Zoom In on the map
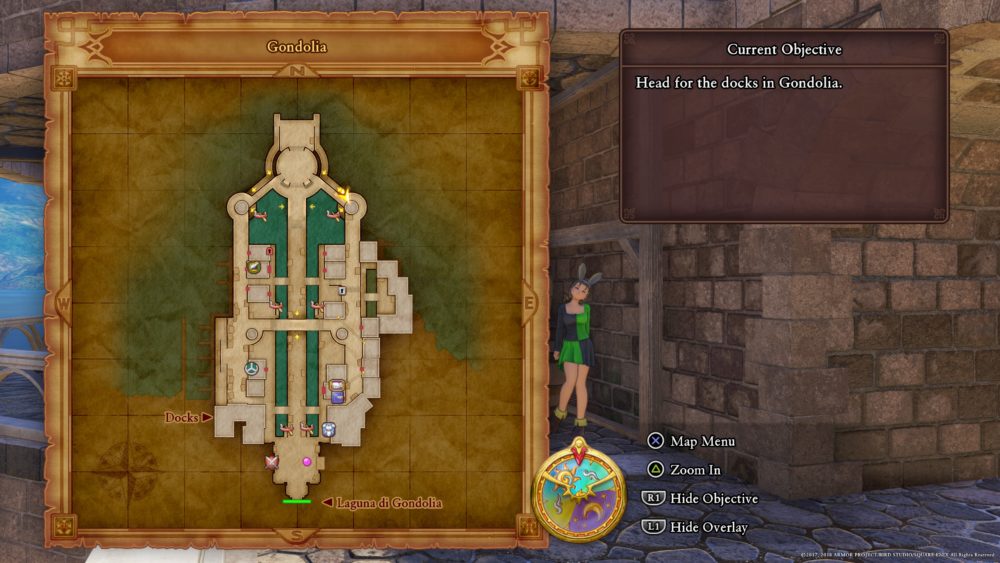This screenshot has width=1000, height=563. click(699, 469)
